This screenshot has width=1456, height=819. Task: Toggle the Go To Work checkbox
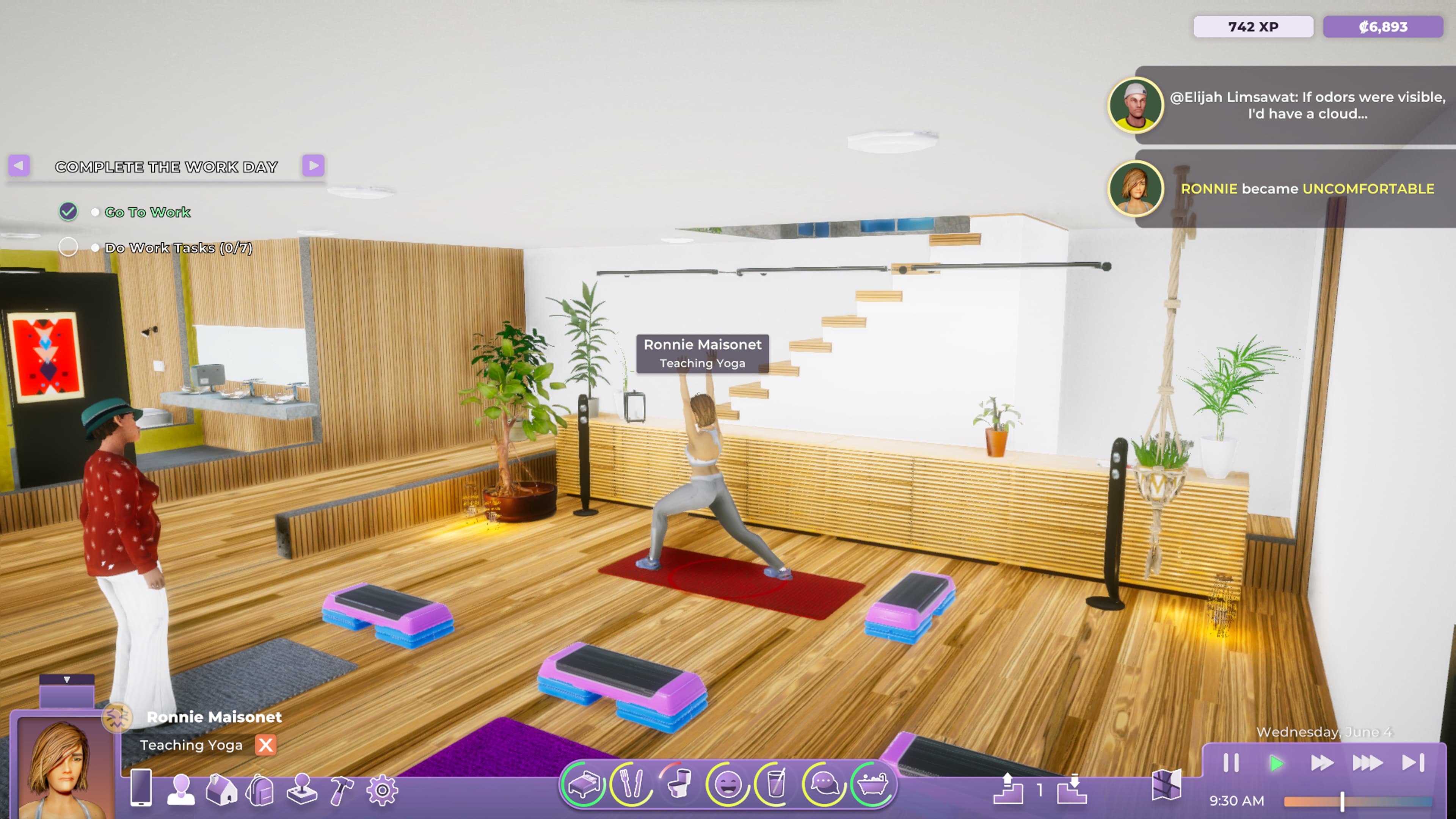[x=68, y=212]
